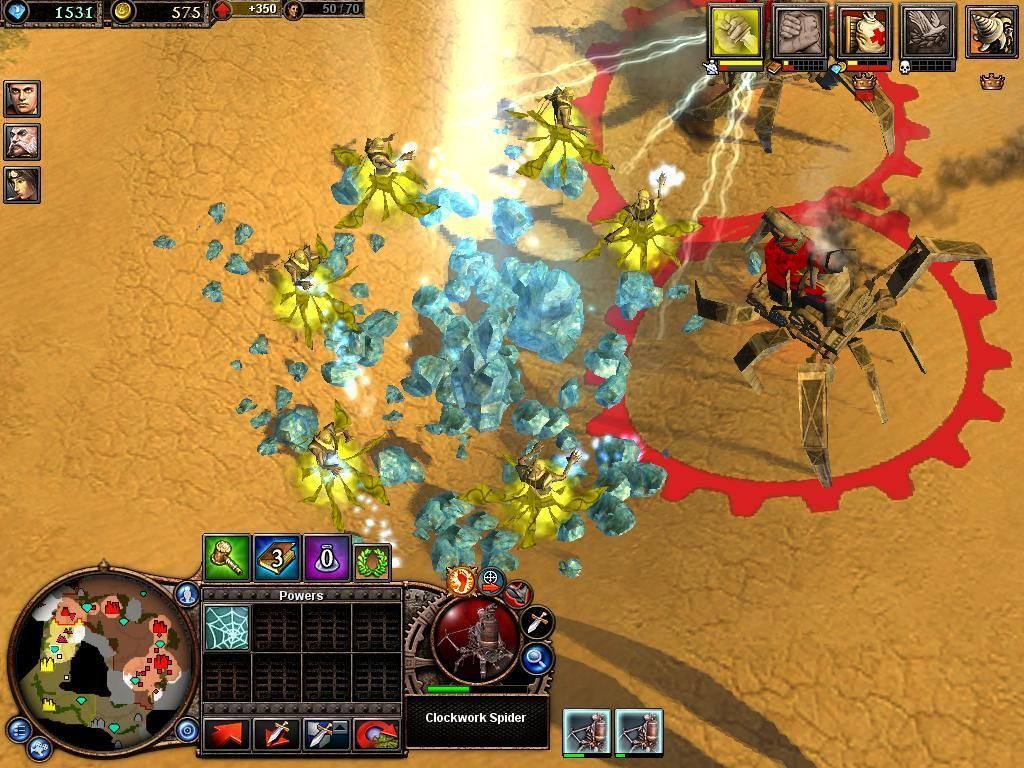Click the Clockwork Spider unit portrait

click(x=476, y=640)
